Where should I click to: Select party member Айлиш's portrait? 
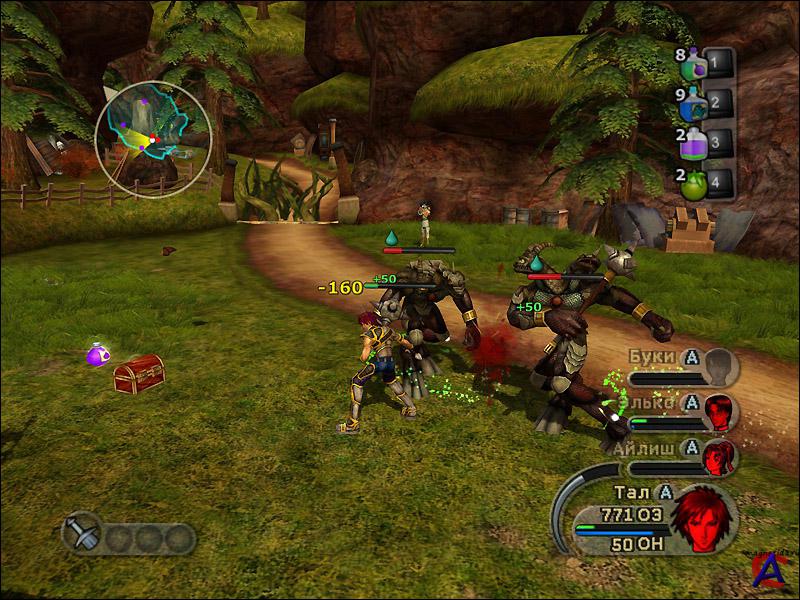(x=719, y=455)
